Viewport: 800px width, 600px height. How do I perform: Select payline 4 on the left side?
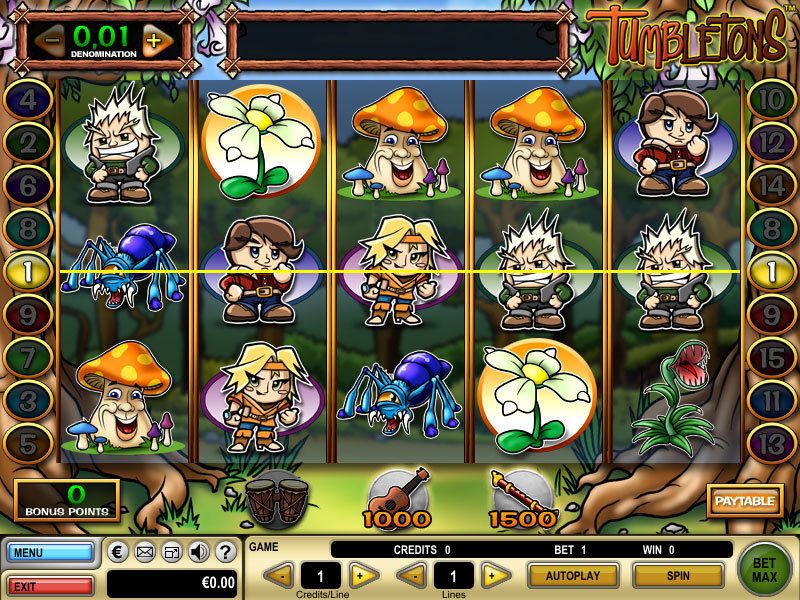pyautogui.click(x=29, y=99)
